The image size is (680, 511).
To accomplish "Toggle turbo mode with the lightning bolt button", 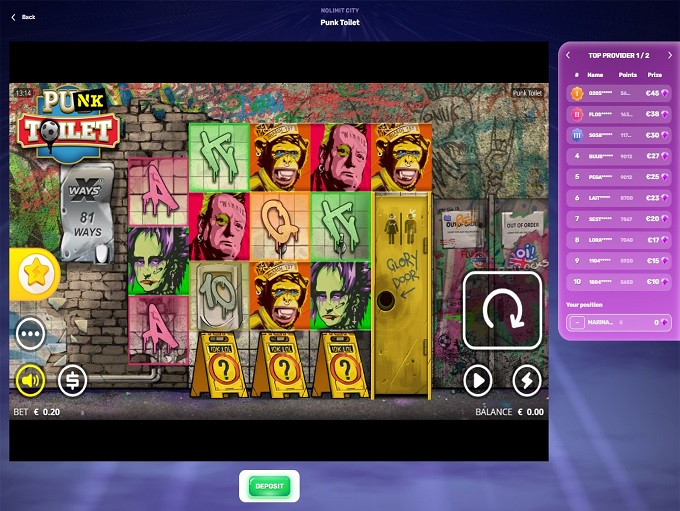I will [x=527, y=380].
